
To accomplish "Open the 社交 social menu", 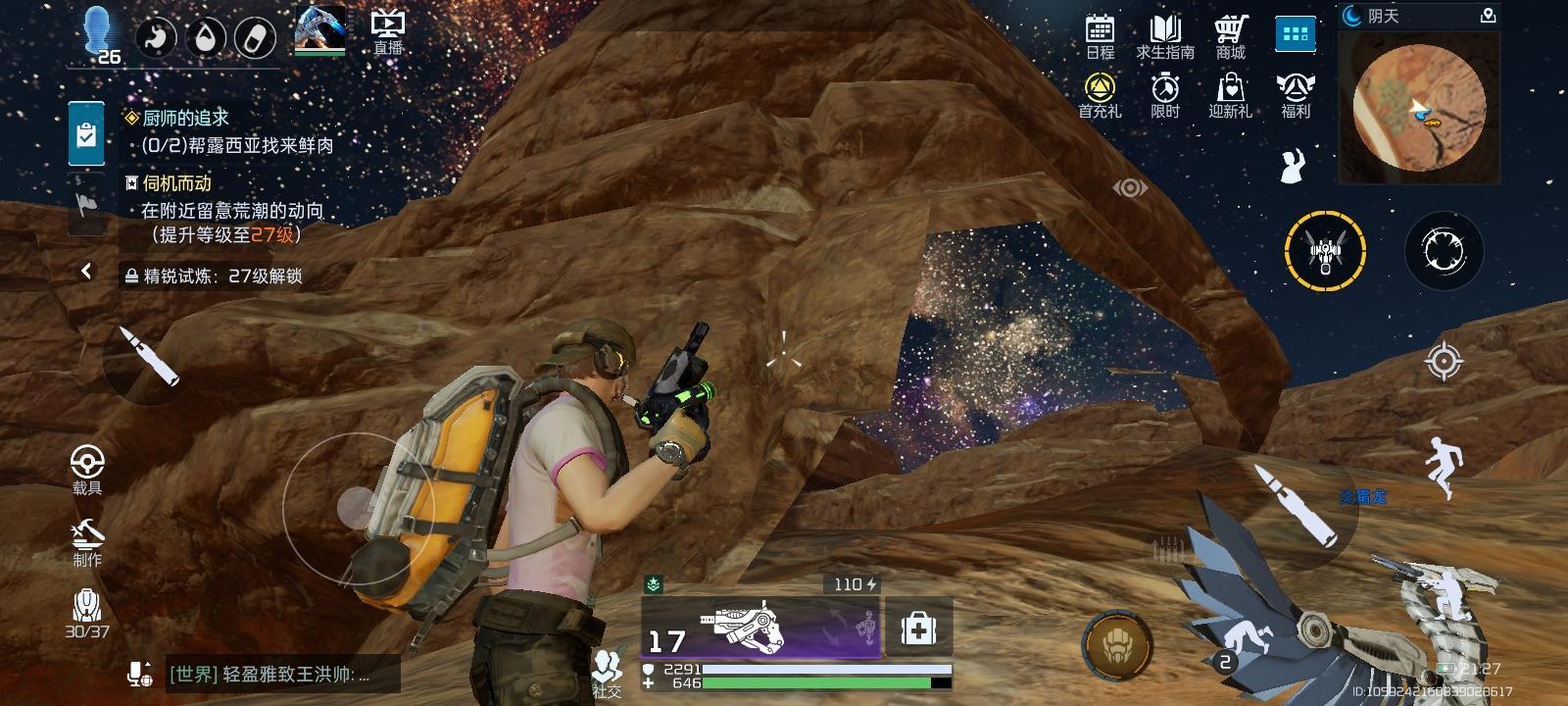I will click(607, 673).
